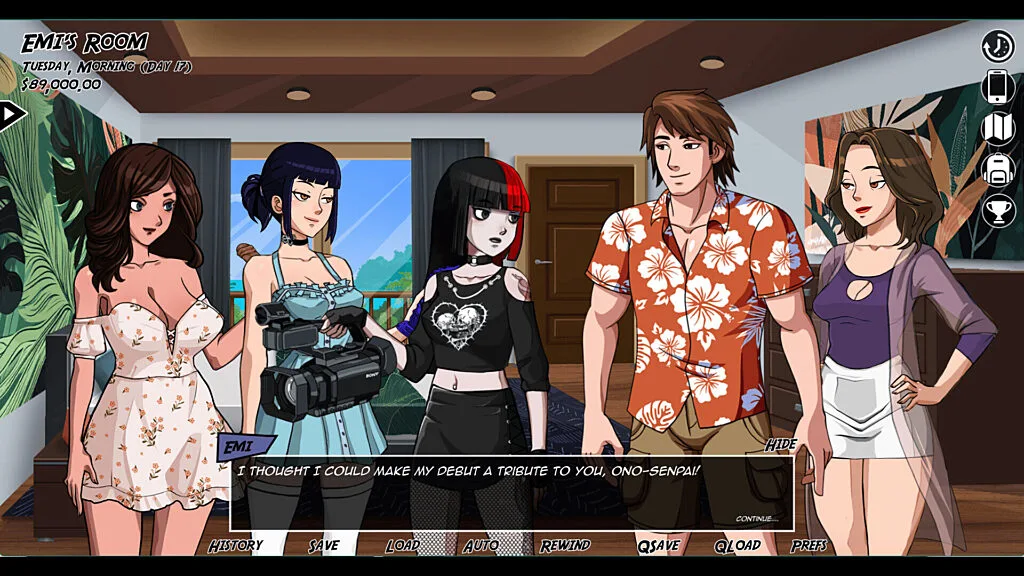Click Continue to advance dialogue
The height and width of the screenshot is (576, 1024).
pos(756,519)
